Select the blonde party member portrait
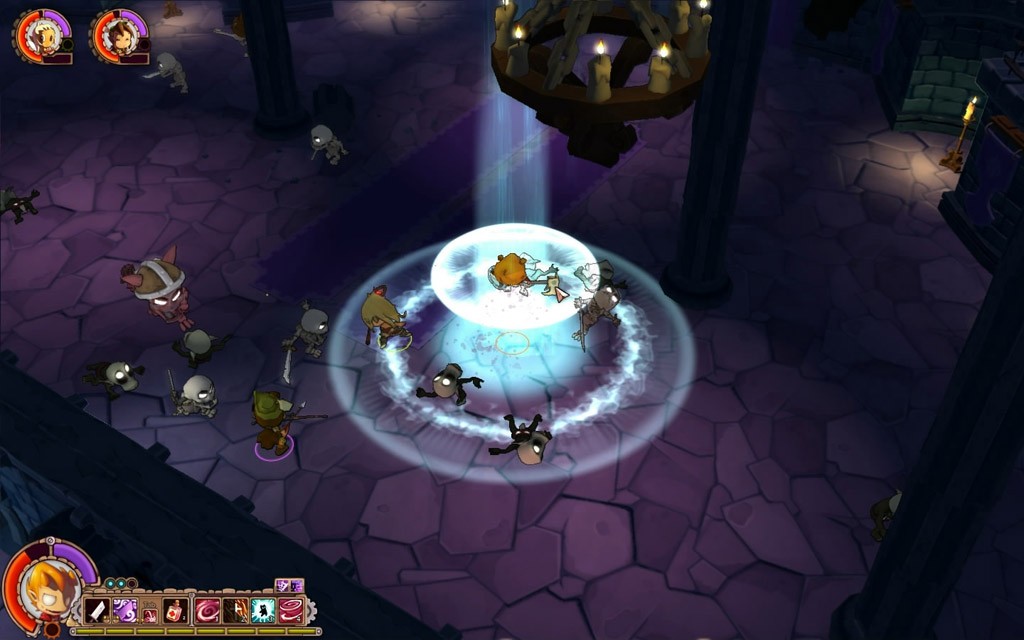This screenshot has width=1024, height=640. pyautogui.click(x=44, y=36)
